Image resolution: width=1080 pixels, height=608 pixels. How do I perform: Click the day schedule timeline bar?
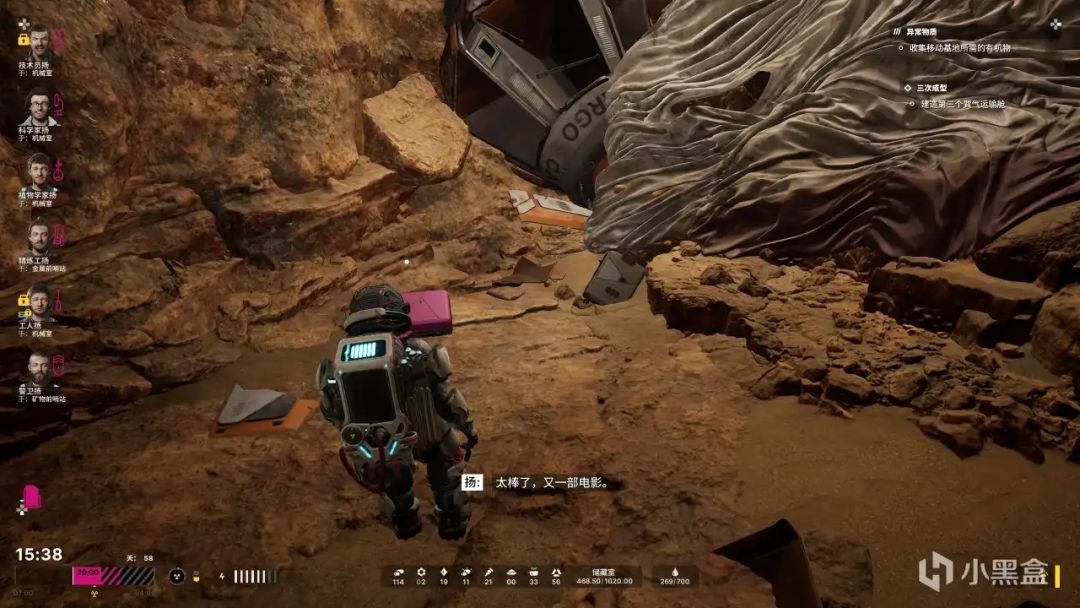tap(113, 576)
